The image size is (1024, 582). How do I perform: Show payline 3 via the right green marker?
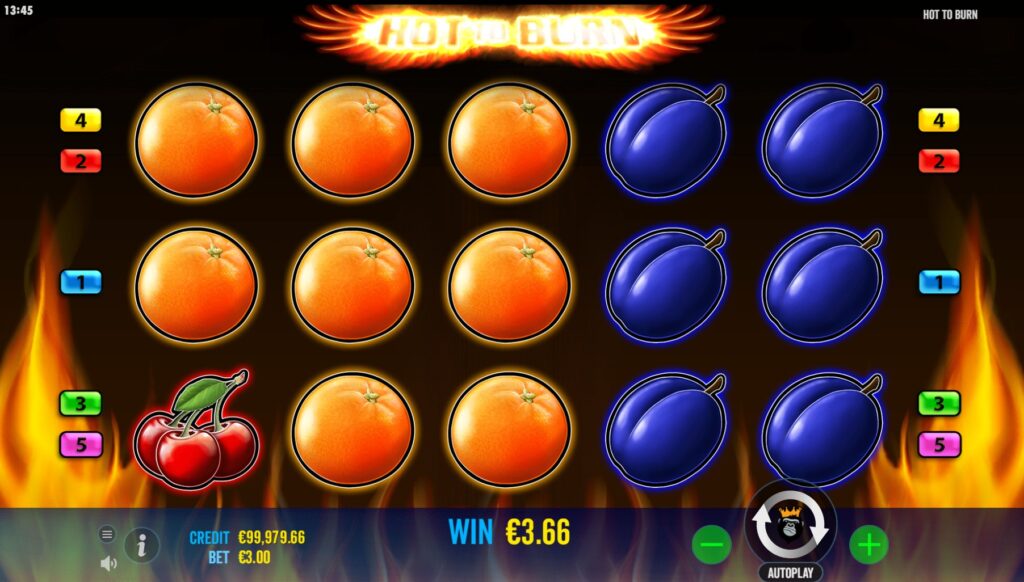(939, 403)
